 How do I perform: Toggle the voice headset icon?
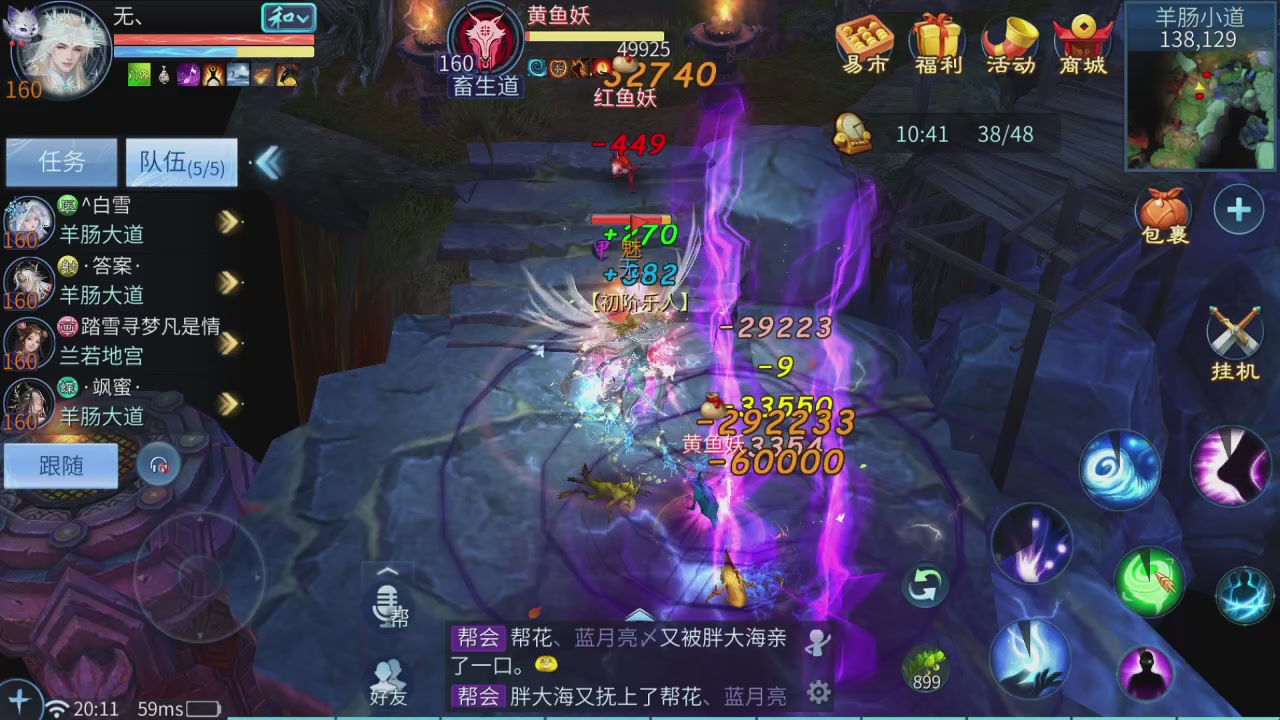click(x=159, y=465)
